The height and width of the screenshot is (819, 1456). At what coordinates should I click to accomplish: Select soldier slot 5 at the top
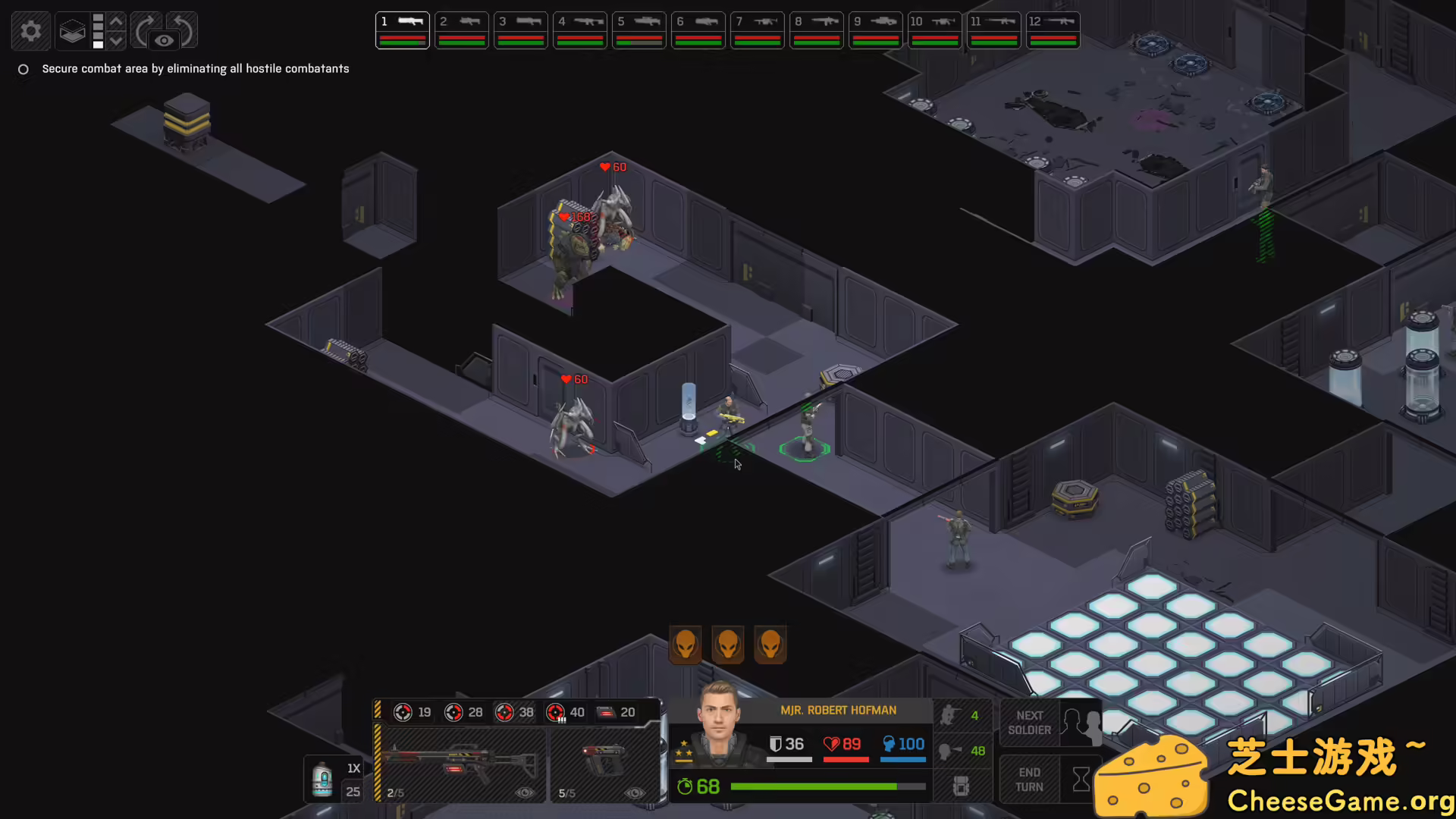pyautogui.click(x=639, y=30)
